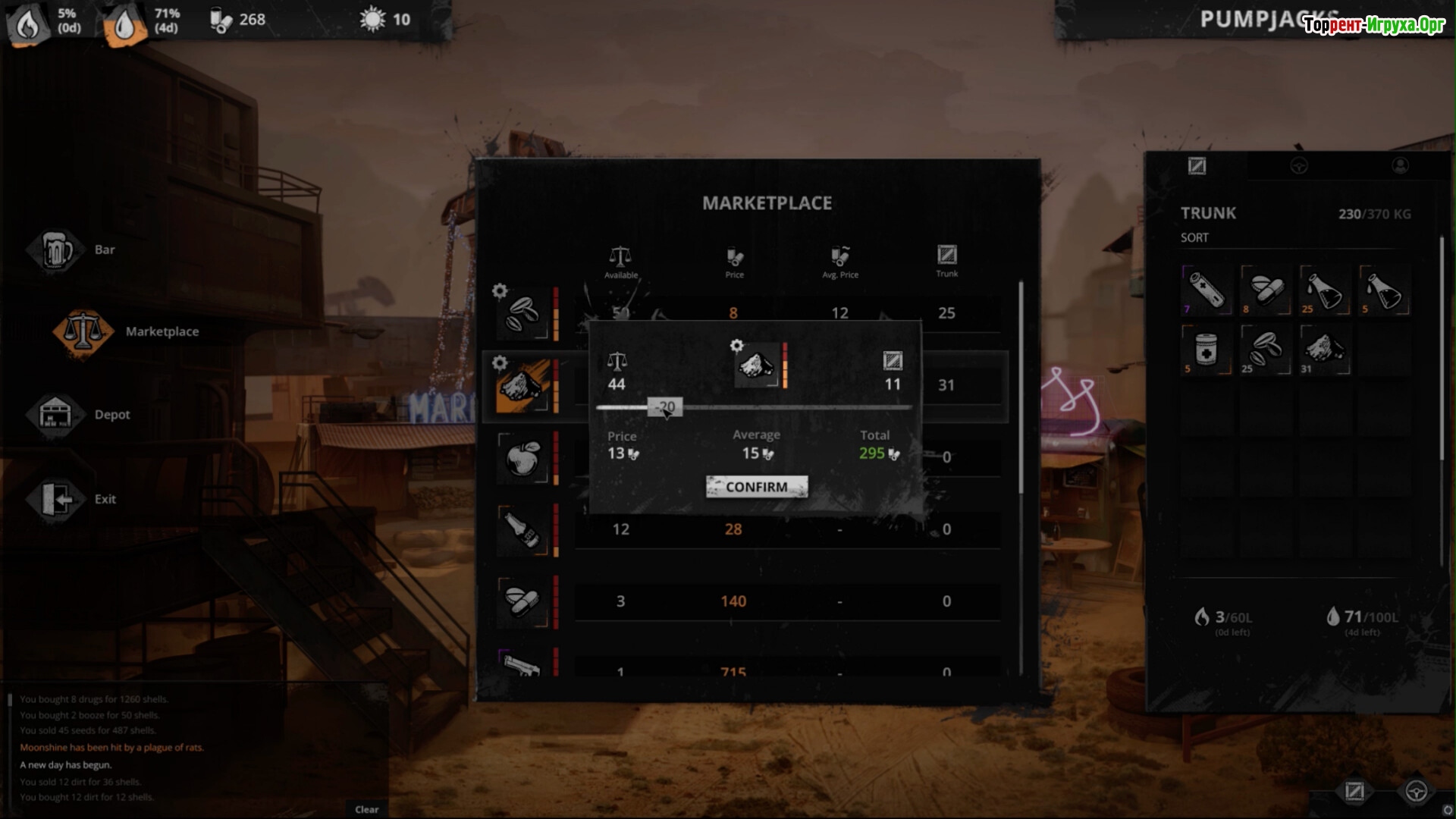Viewport: 1456px width, 819px height.
Task: Select the pills slot in the trunk
Action: [x=1266, y=290]
